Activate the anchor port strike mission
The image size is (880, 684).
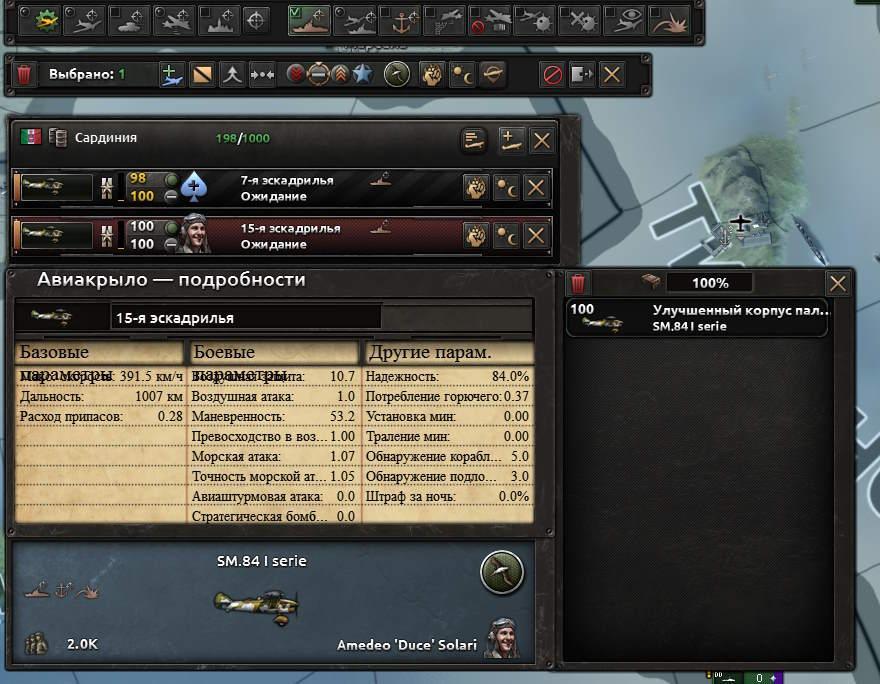pos(402,19)
